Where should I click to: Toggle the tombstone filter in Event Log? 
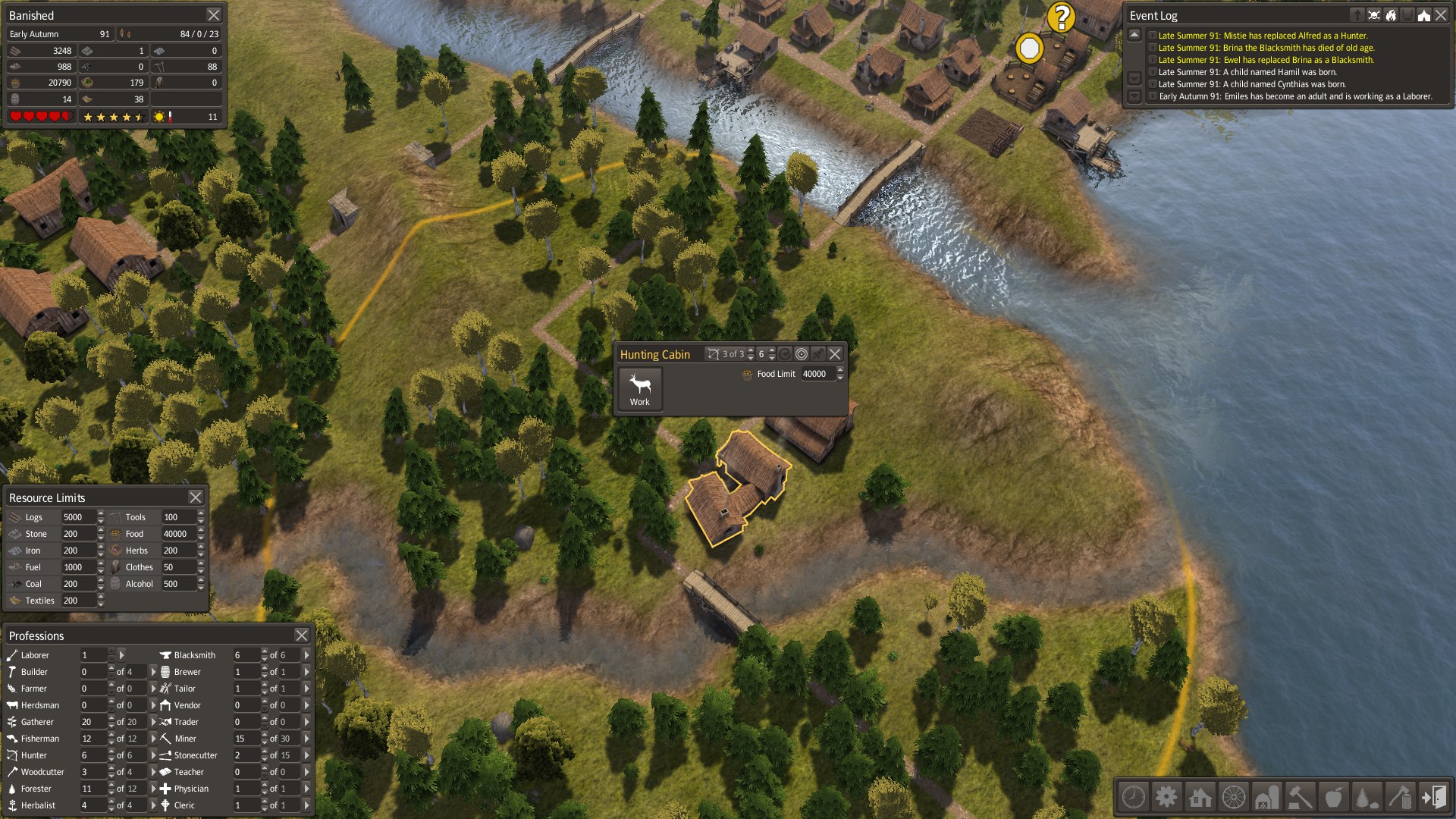tap(1357, 14)
